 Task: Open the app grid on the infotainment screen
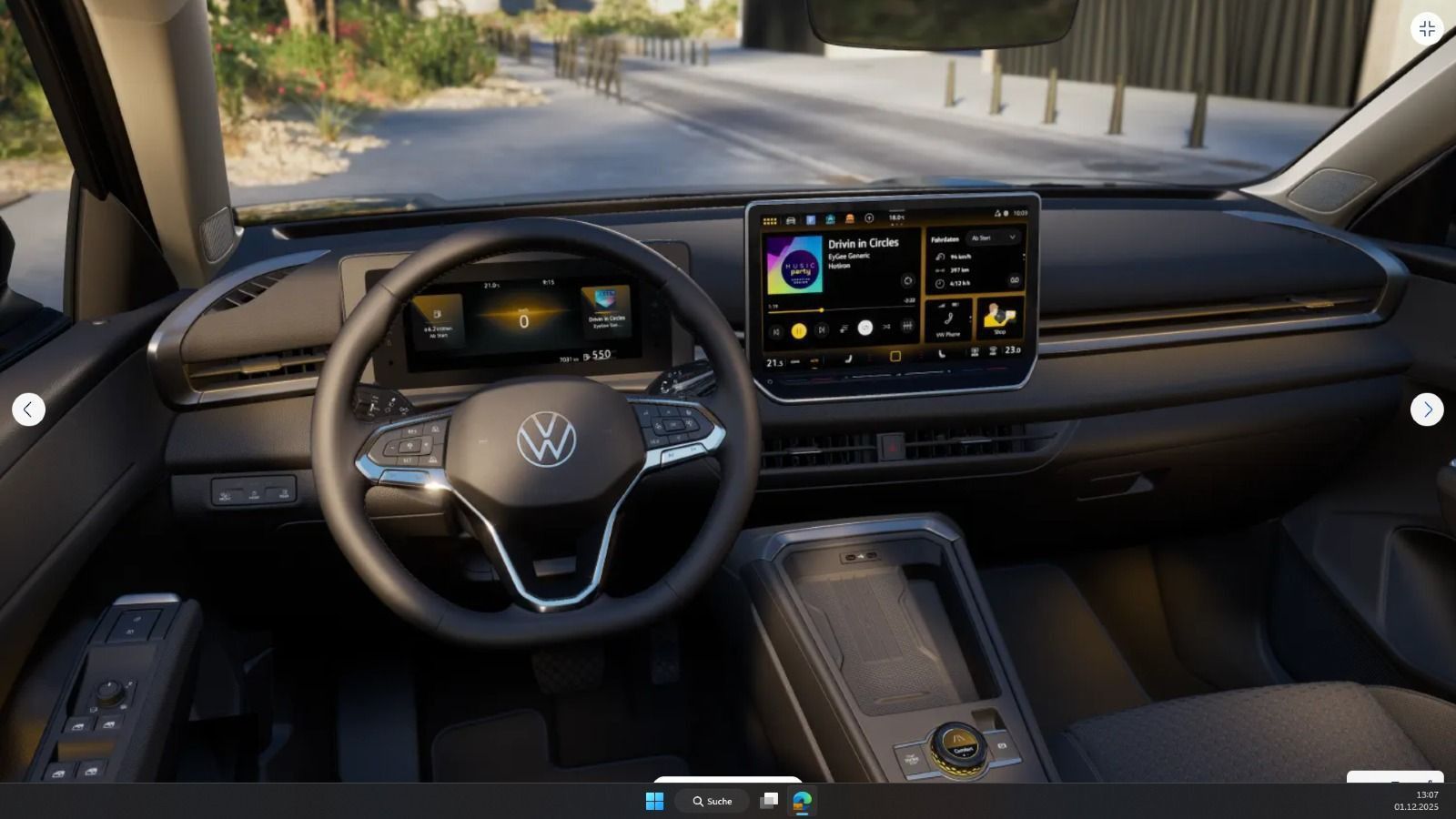pyautogui.click(x=769, y=221)
